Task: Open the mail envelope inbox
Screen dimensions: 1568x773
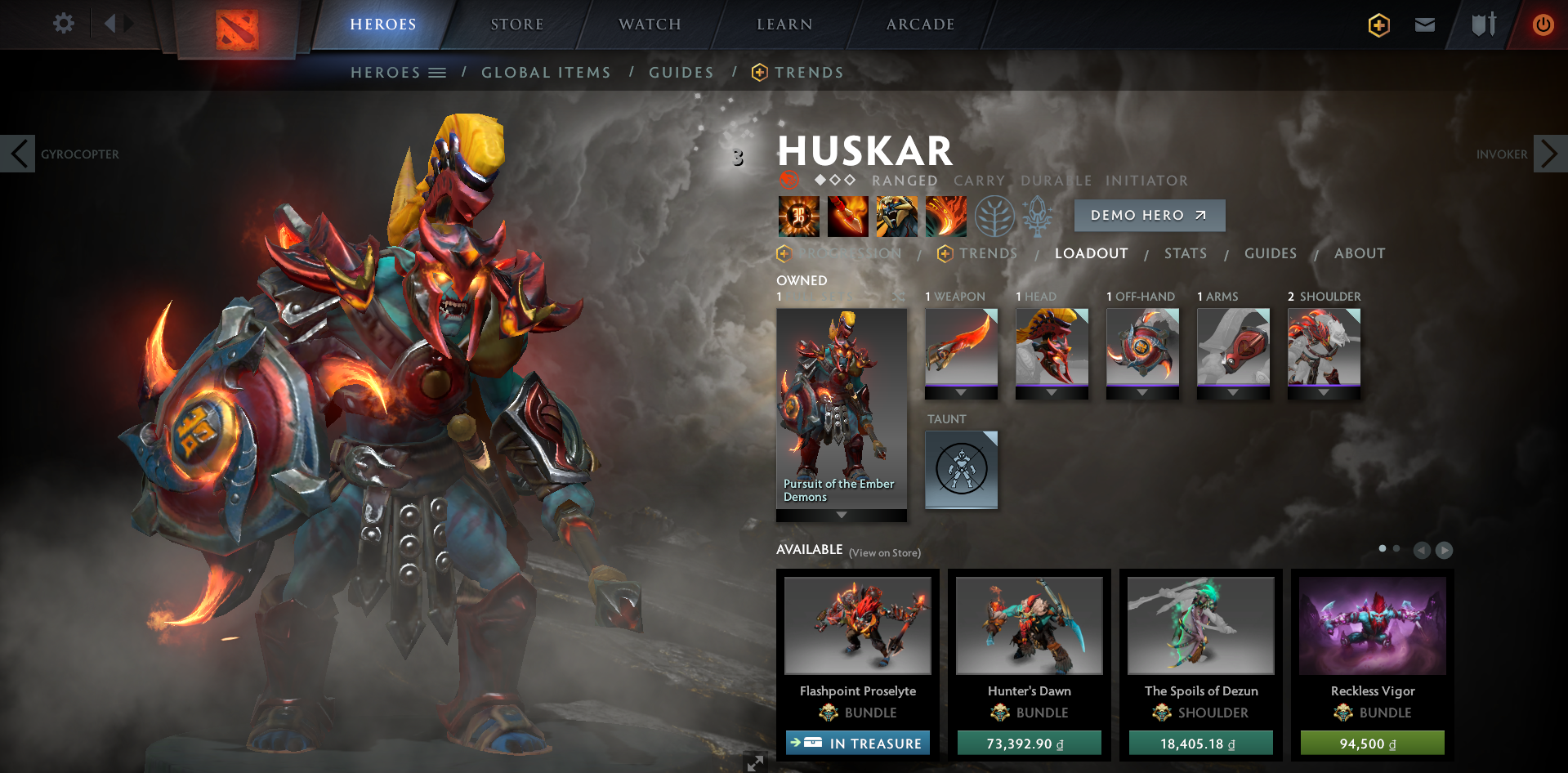Action: point(1425,25)
